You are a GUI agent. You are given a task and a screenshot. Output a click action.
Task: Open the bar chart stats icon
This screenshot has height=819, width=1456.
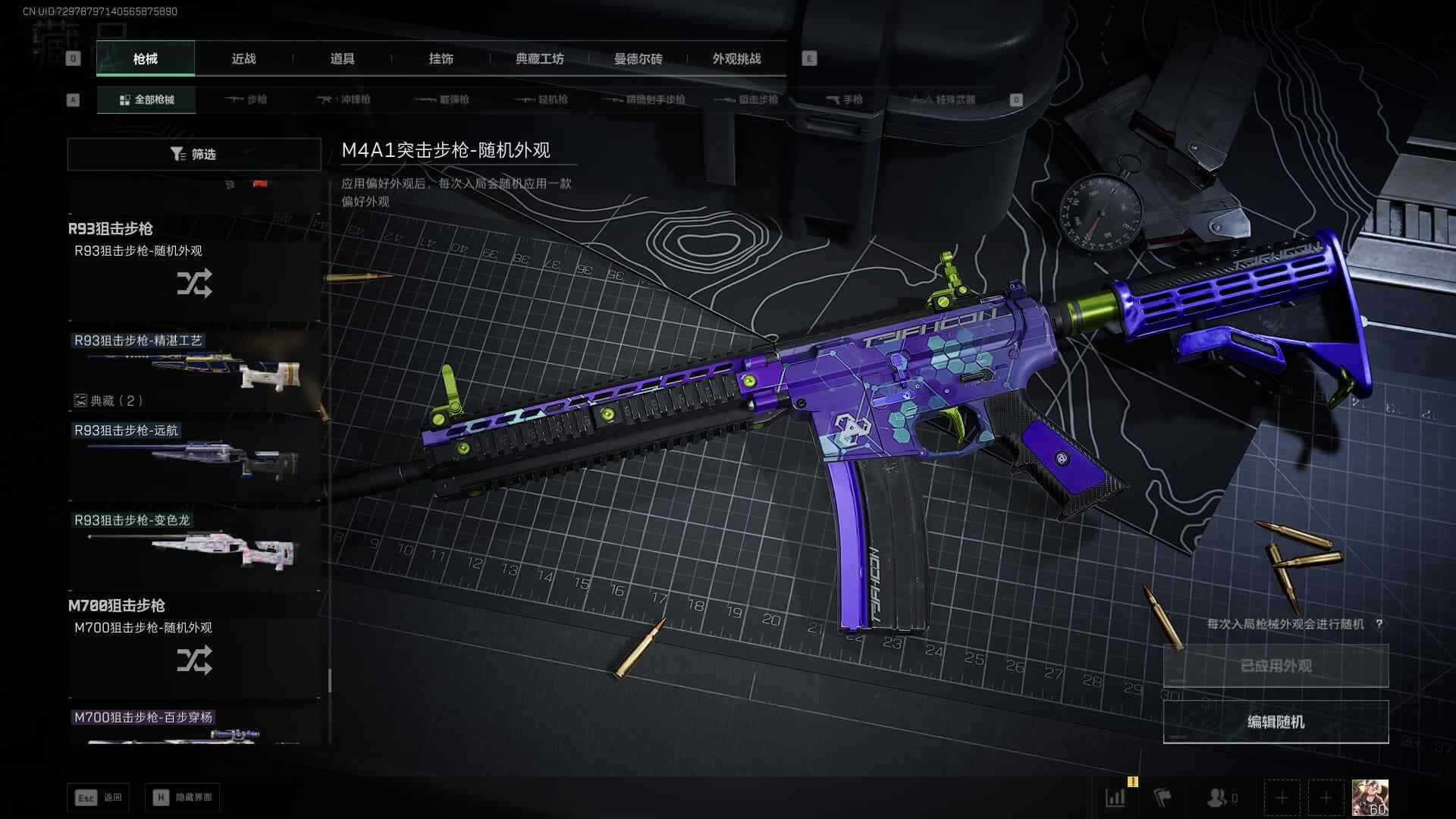pyautogui.click(x=1116, y=798)
